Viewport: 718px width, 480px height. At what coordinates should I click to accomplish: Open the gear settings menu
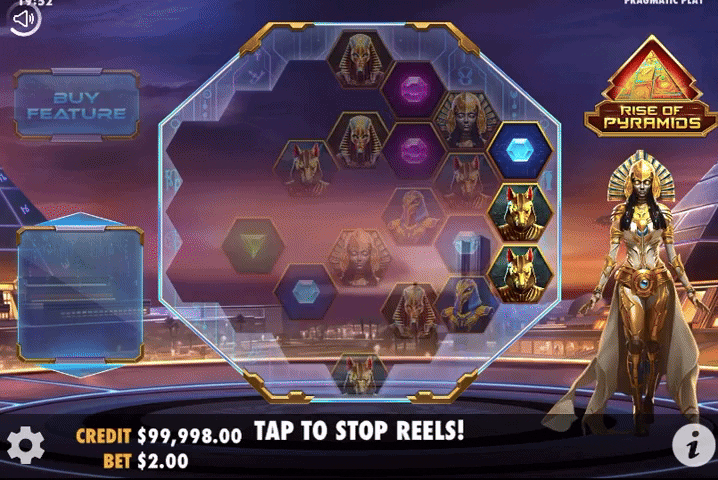tap(25, 445)
